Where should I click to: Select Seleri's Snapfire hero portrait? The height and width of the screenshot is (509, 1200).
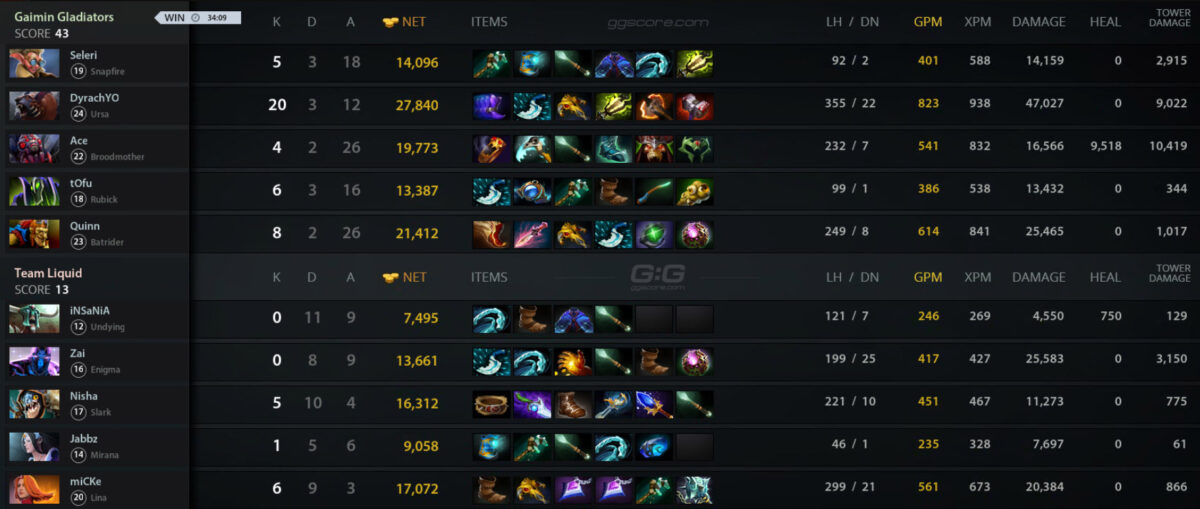(x=34, y=63)
